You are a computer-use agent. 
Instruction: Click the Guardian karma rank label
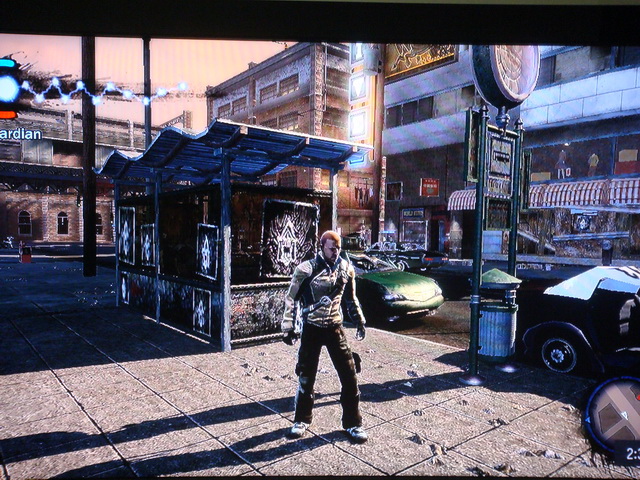click(20, 133)
